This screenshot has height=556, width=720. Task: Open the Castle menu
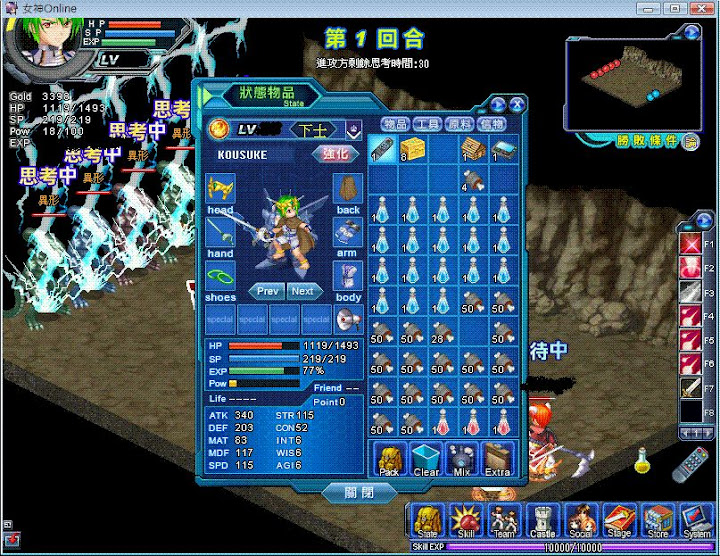point(541,522)
